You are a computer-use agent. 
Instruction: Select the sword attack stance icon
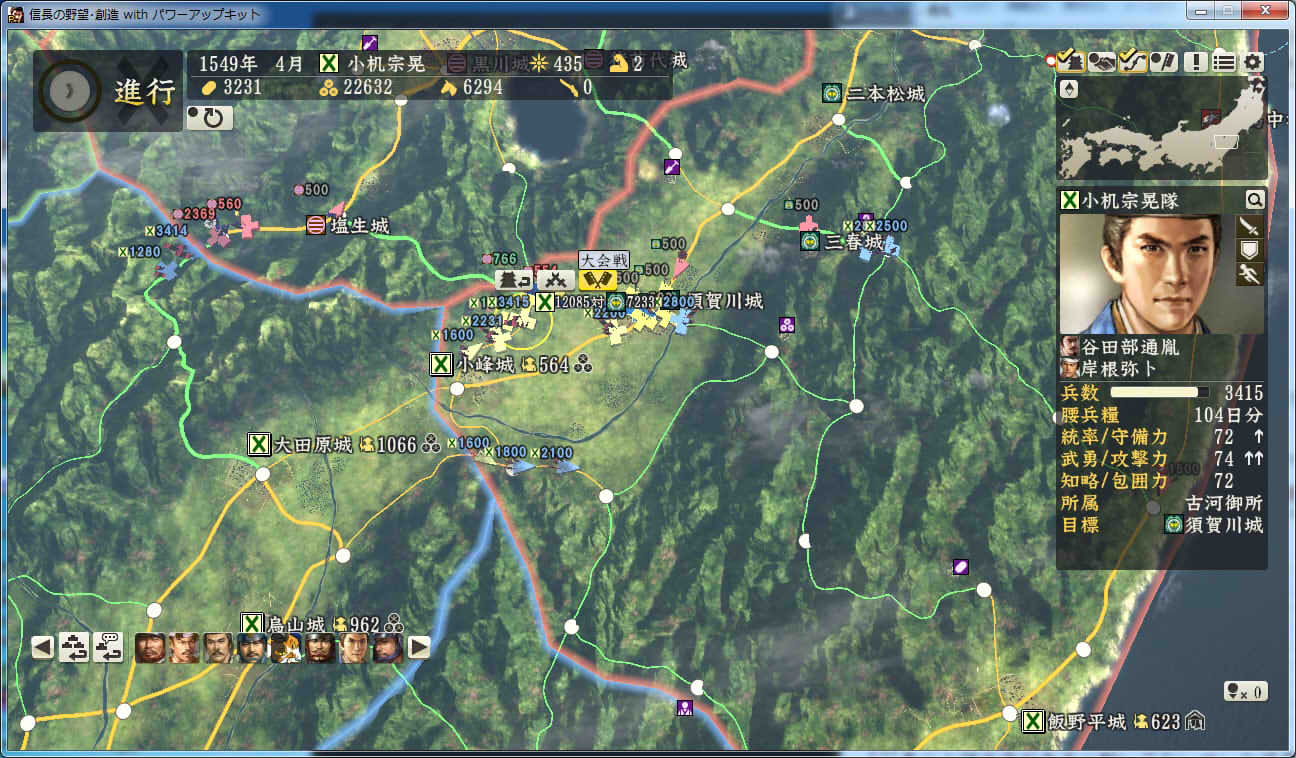(1250, 226)
